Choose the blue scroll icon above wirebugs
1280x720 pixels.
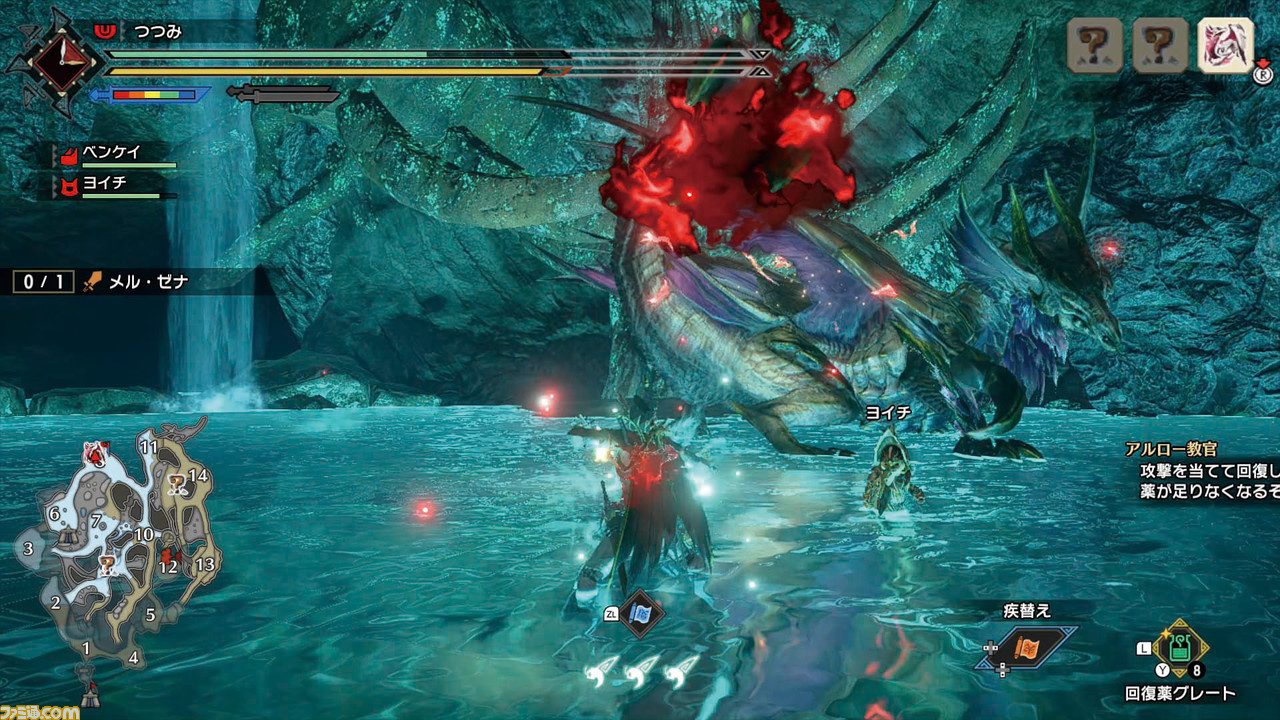click(640, 612)
